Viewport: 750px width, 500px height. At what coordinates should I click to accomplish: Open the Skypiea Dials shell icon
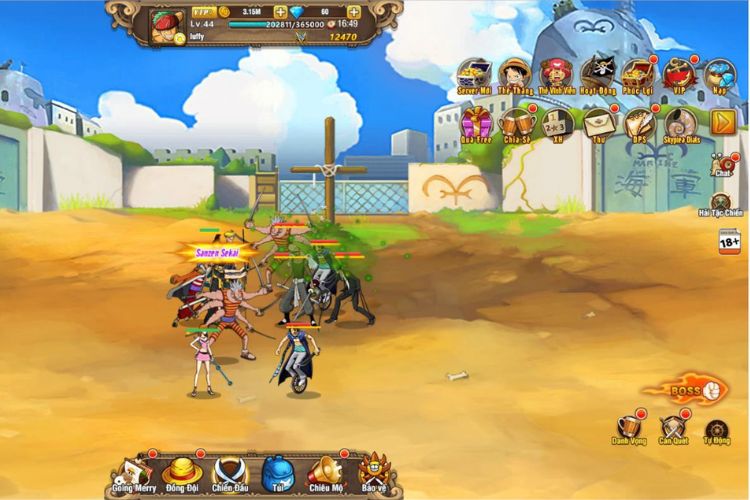pos(680,122)
